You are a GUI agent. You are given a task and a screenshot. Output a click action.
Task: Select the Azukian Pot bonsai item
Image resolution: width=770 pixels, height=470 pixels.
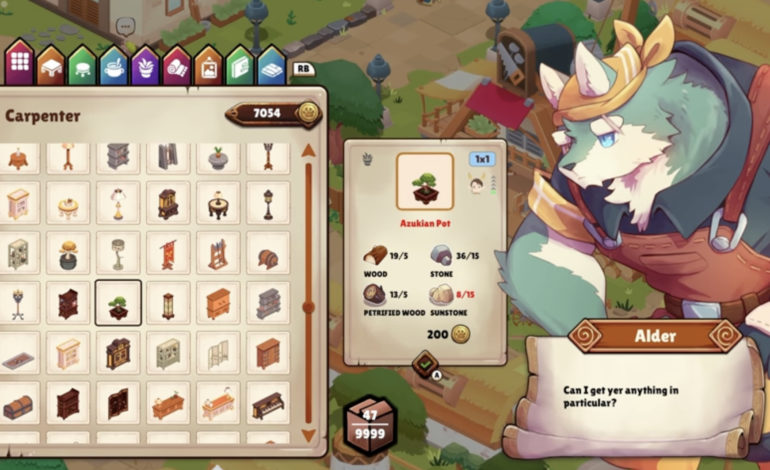[118, 303]
